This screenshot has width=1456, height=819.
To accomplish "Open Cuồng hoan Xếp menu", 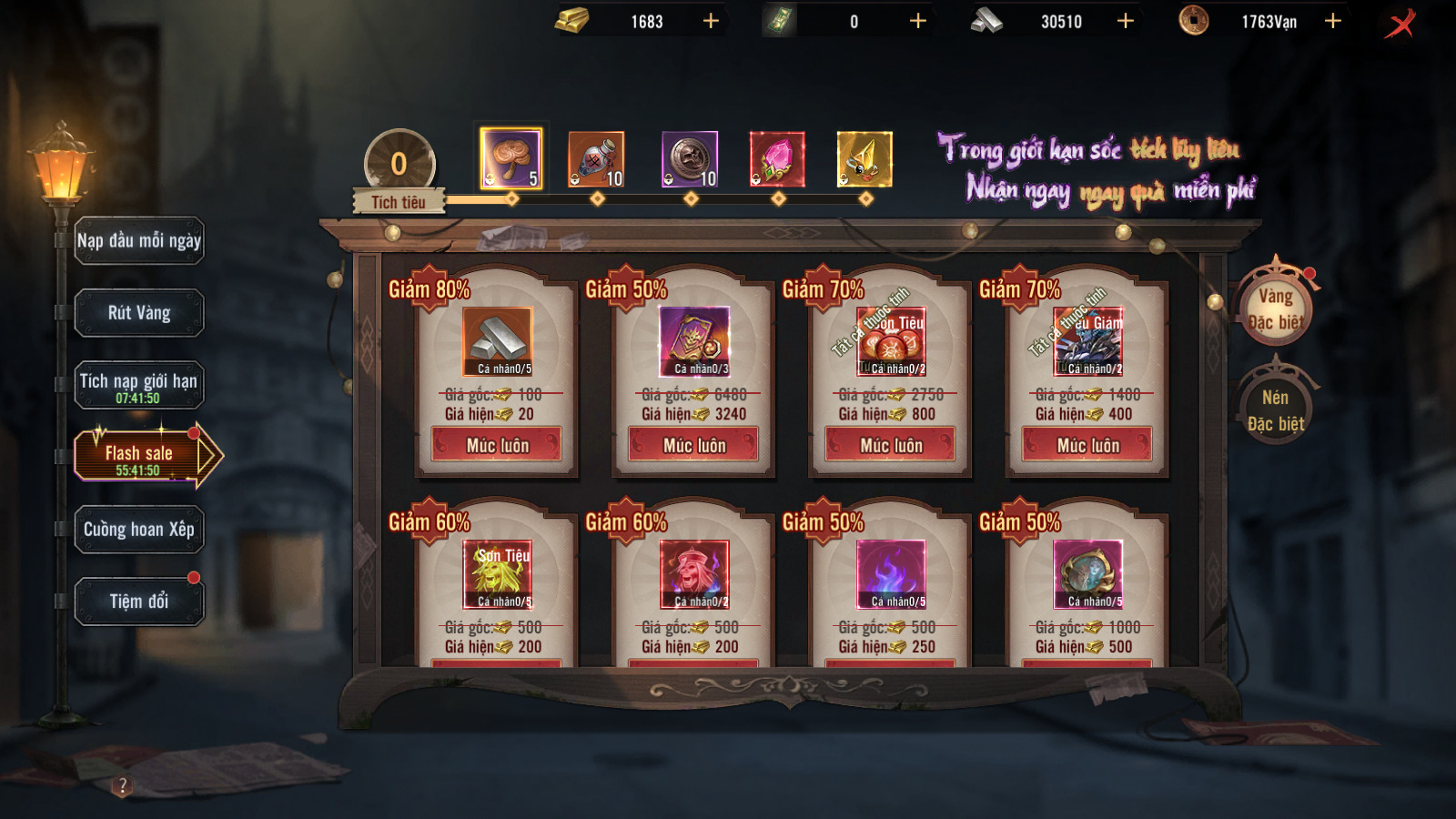I will tap(139, 530).
